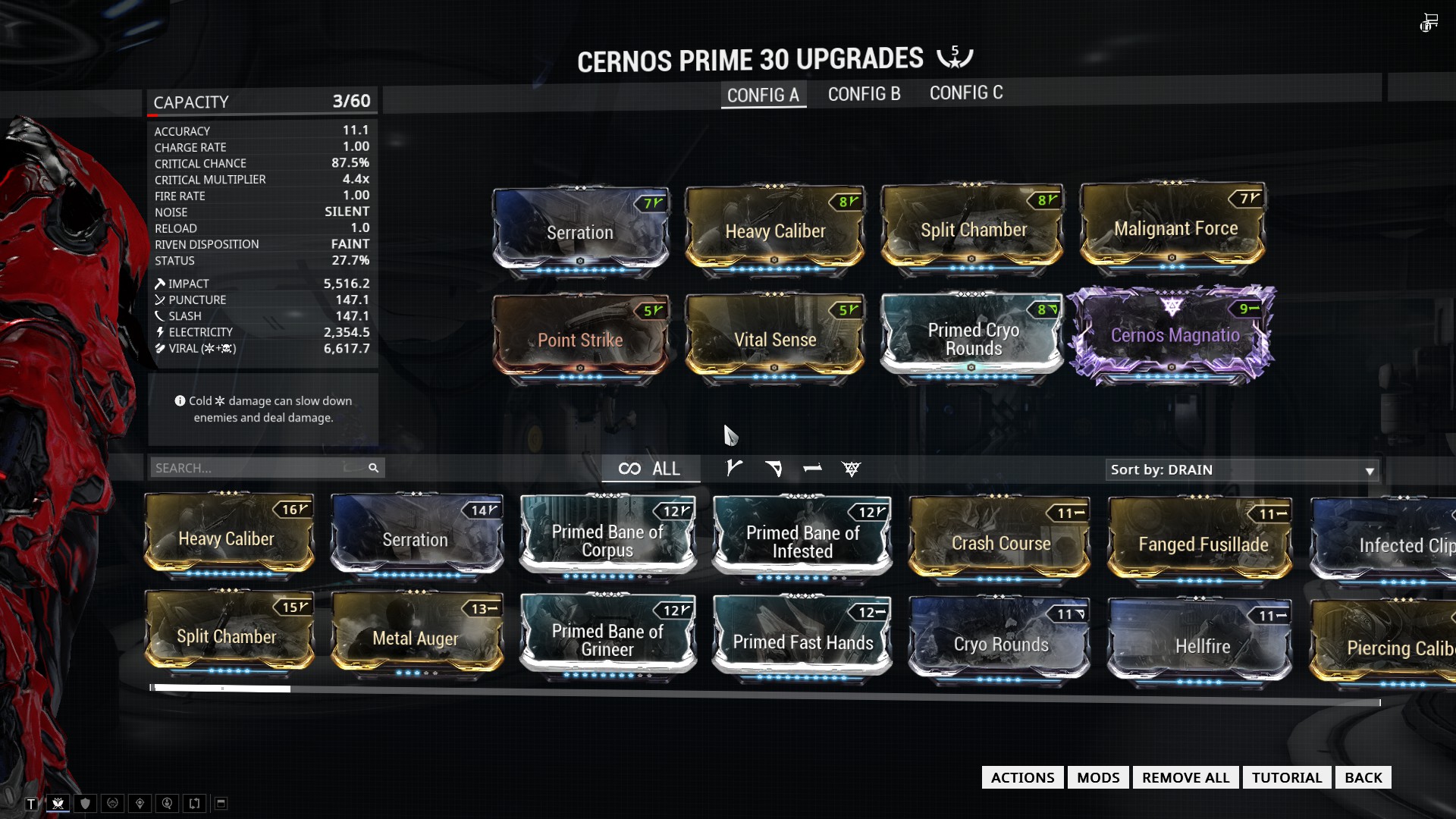Image resolution: width=1456 pixels, height=819 pixels.
Task: Select the Config C loadout tab
Action: (965, 93)
